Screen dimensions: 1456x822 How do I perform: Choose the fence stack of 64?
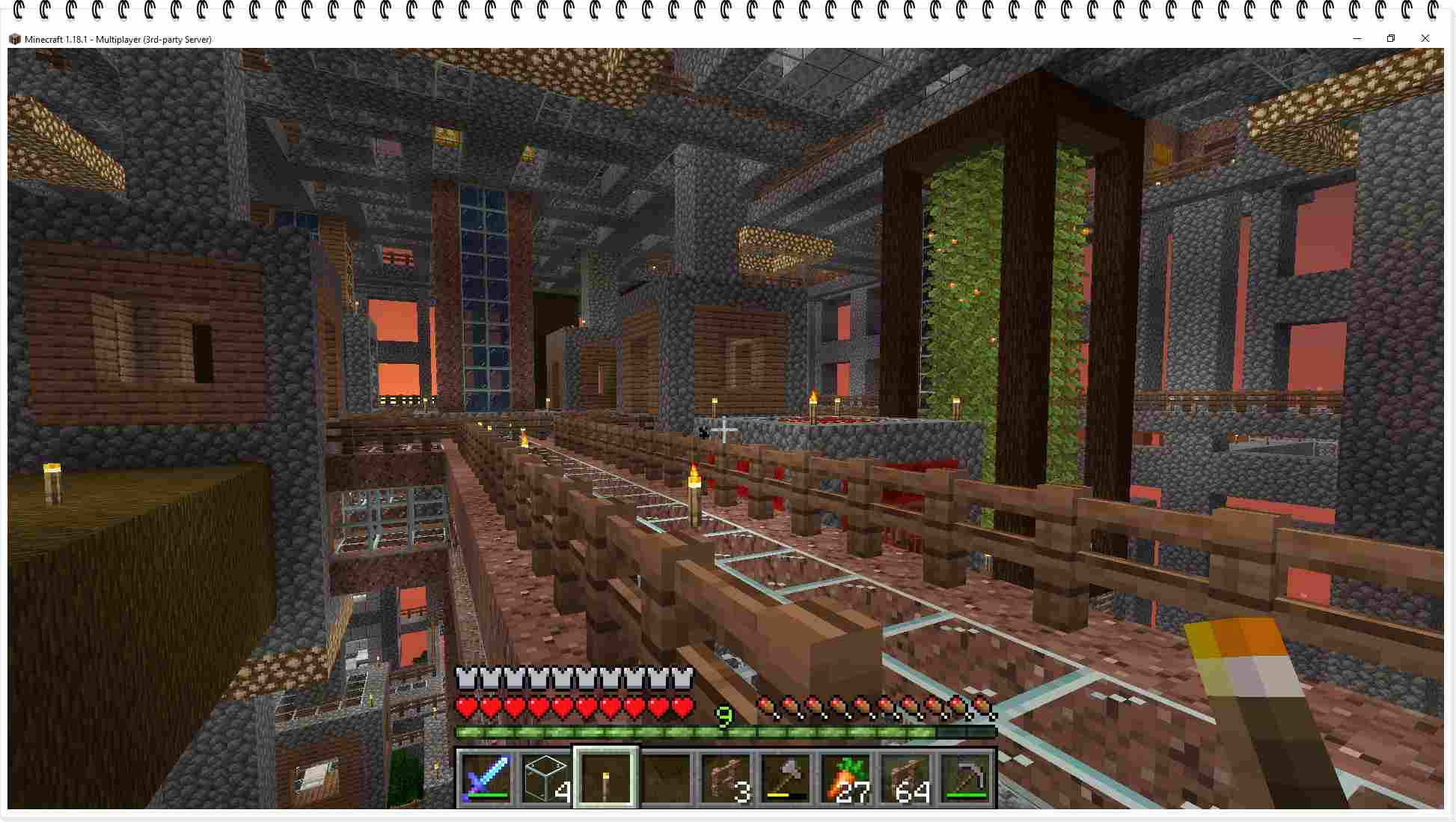click(x=906, y=779)
